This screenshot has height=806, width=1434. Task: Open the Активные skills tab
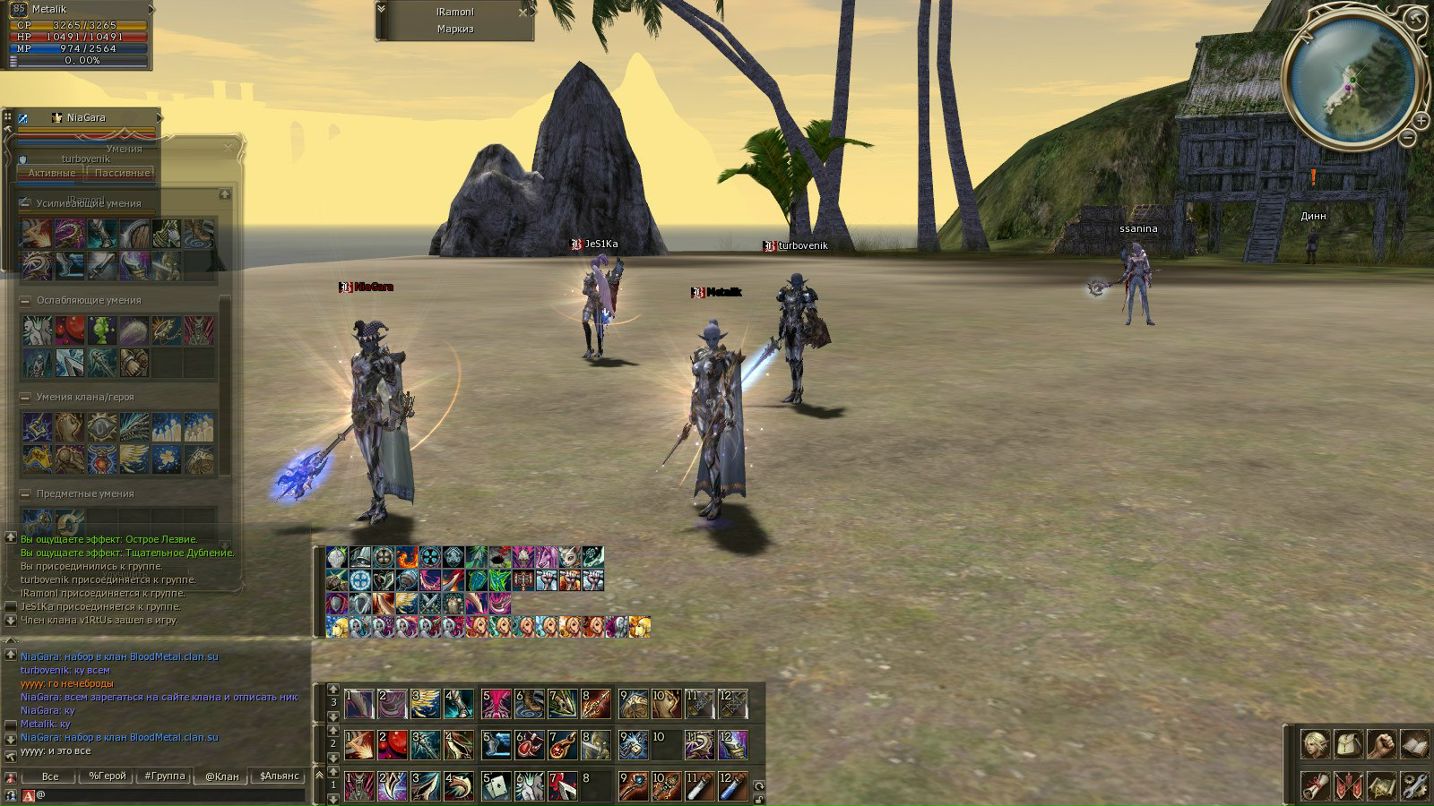tap(51, 173)
